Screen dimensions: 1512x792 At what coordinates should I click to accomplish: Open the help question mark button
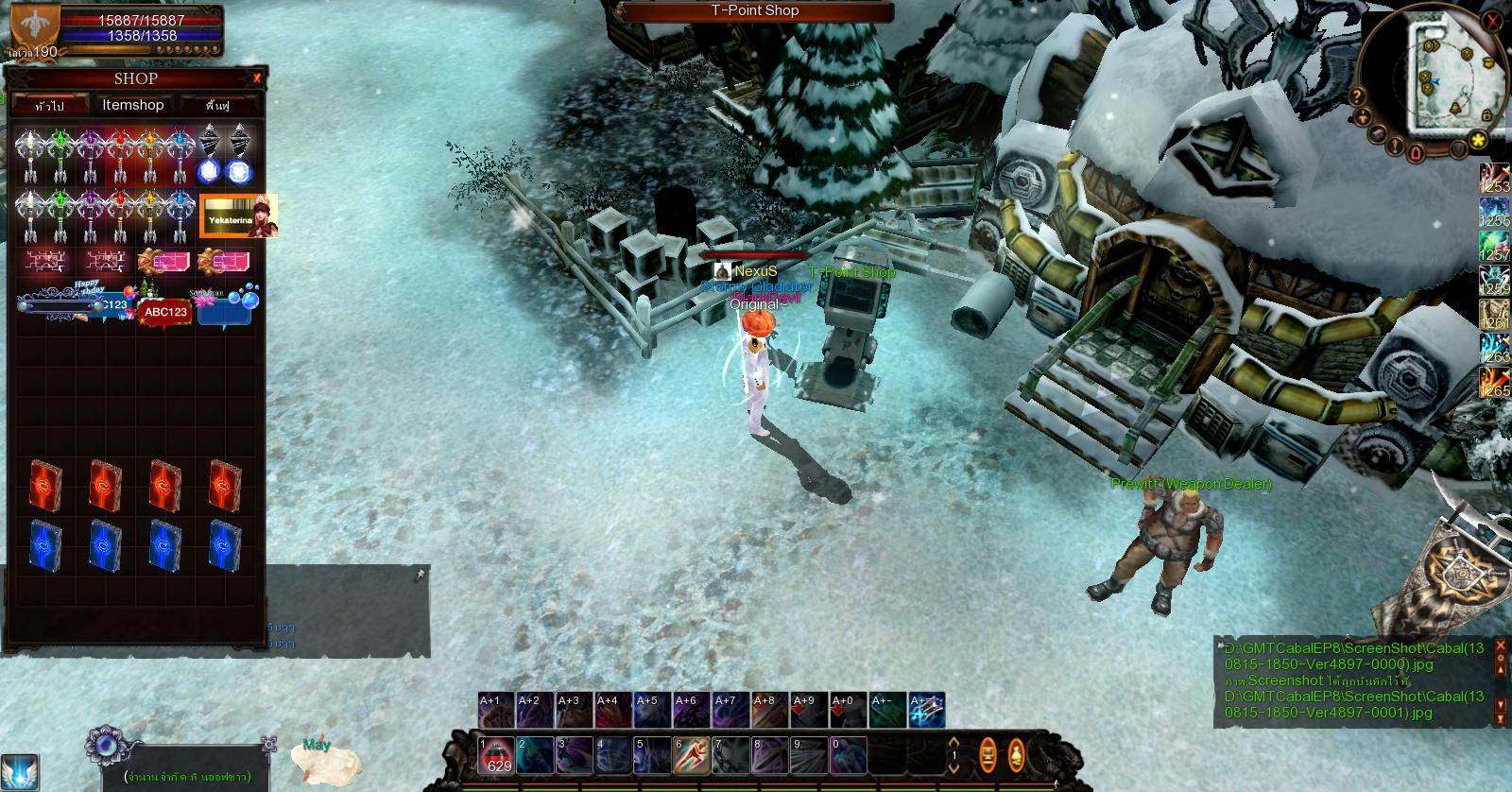pos(1357,95)
